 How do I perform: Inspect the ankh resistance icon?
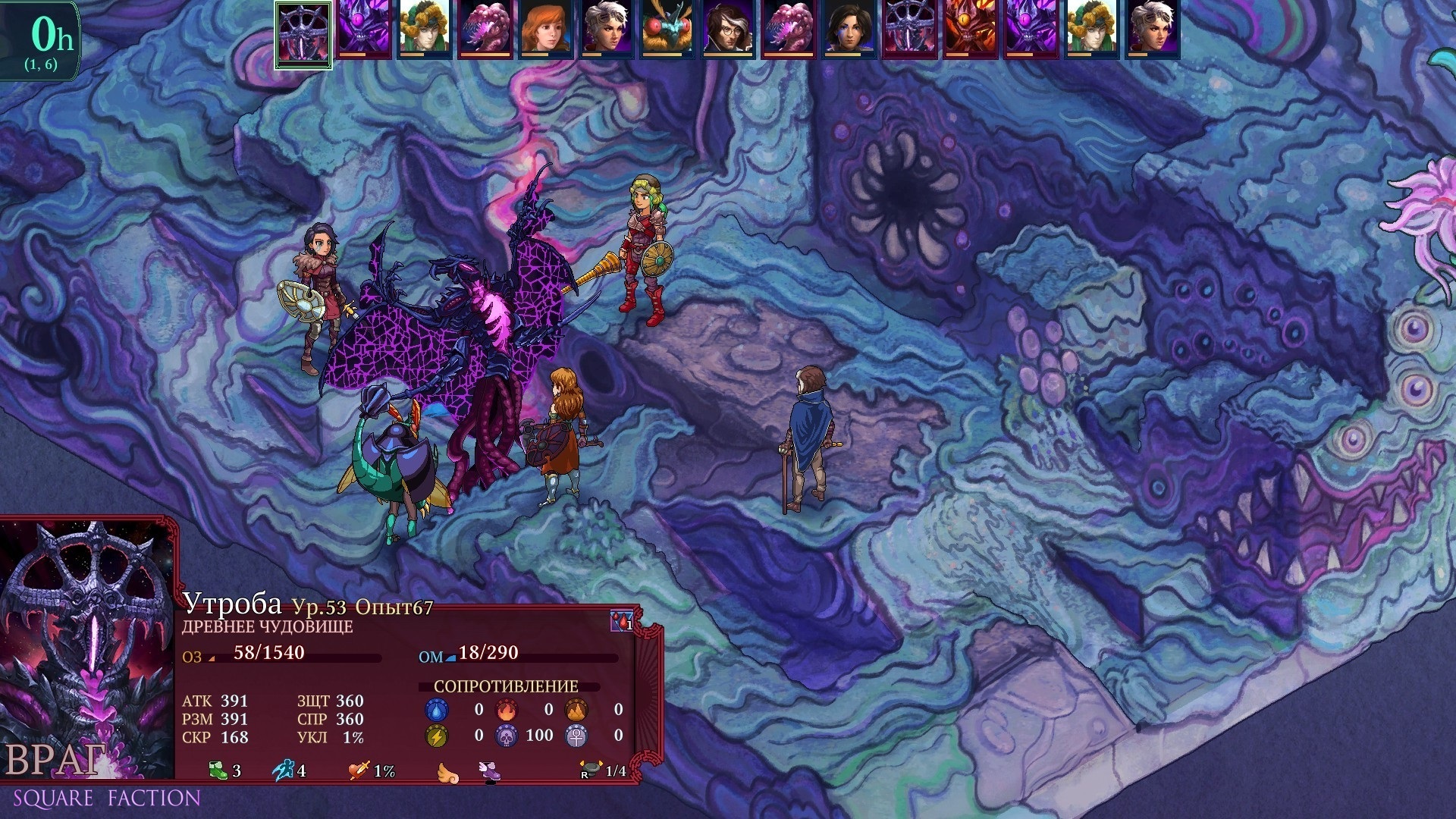point(576,735)
